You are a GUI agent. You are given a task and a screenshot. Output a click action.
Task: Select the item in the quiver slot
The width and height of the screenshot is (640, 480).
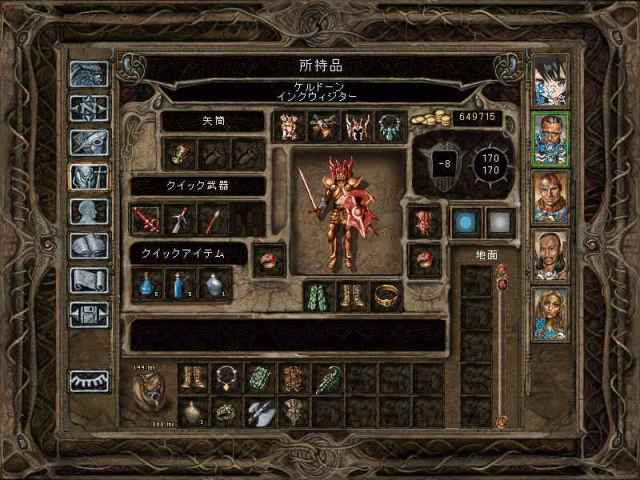180,153
